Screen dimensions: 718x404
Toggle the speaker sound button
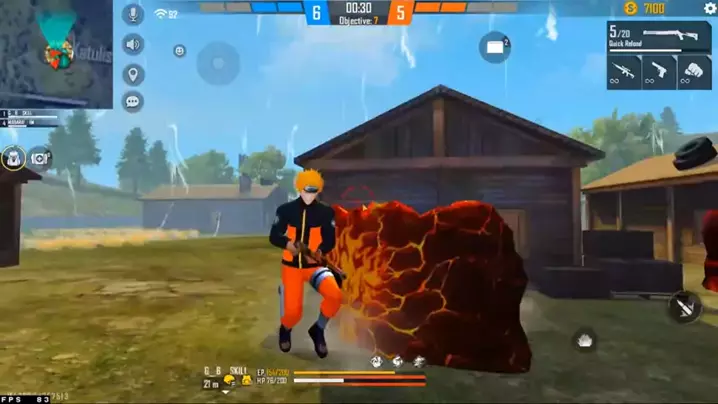click(132, 45)
